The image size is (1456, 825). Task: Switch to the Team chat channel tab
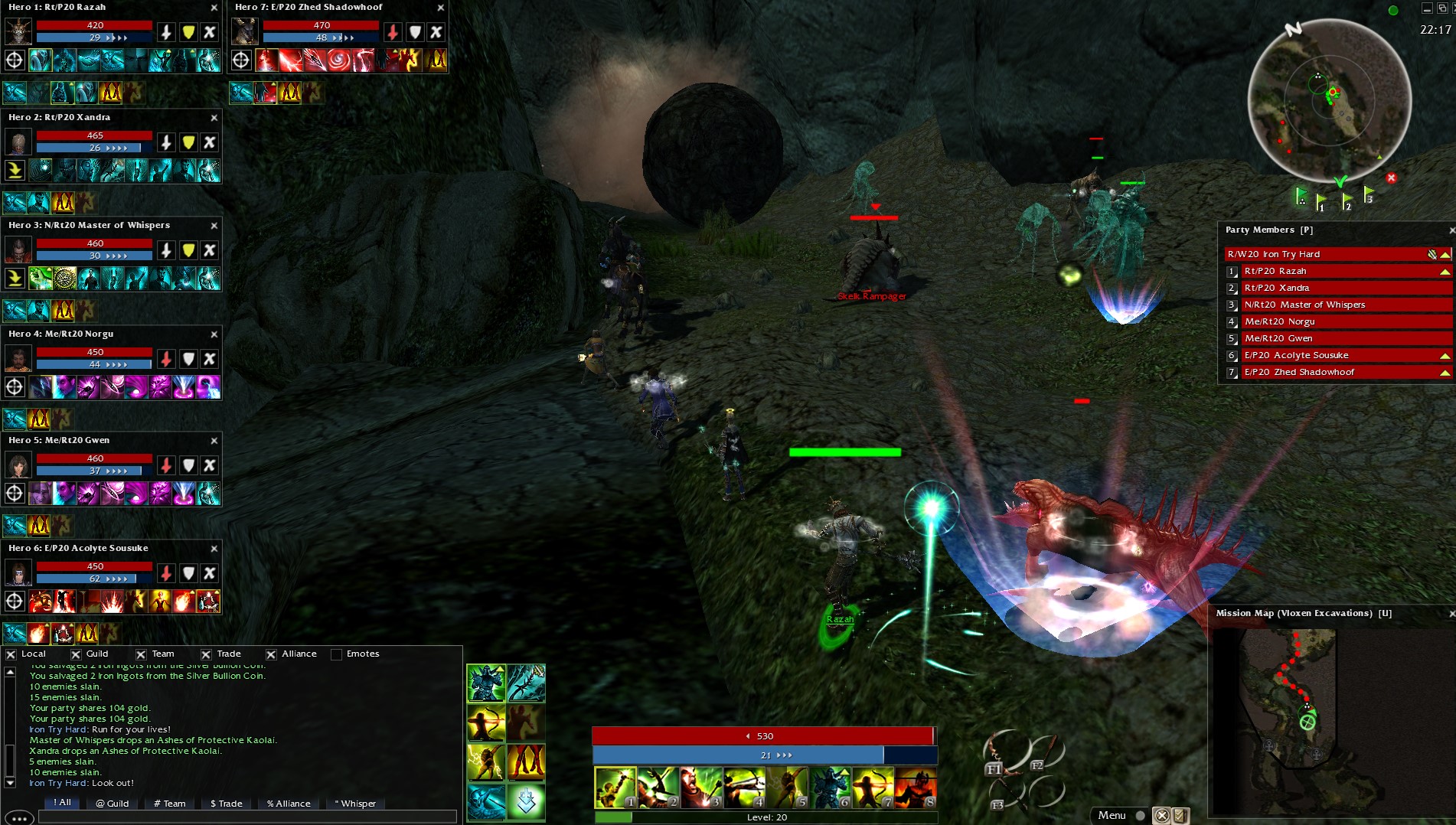170,804
